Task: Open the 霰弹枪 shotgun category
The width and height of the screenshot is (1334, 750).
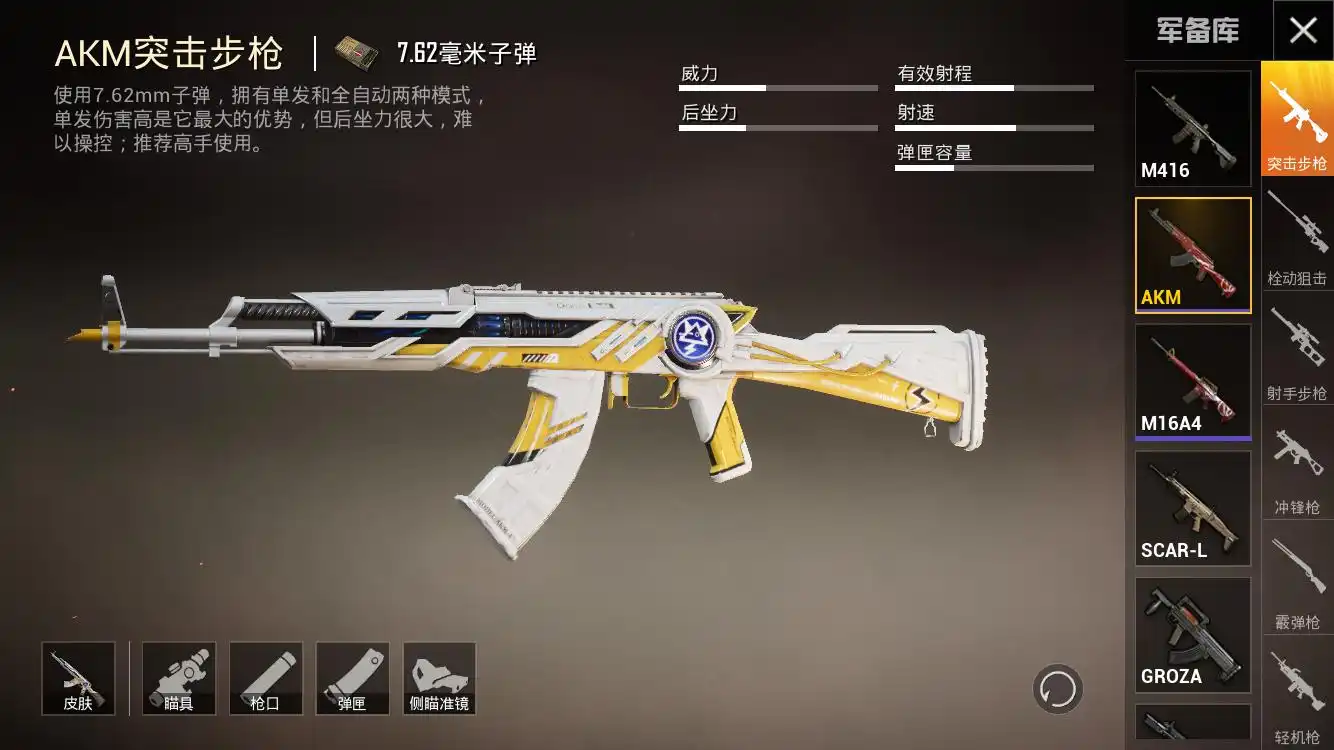Action: point(1296,580)
